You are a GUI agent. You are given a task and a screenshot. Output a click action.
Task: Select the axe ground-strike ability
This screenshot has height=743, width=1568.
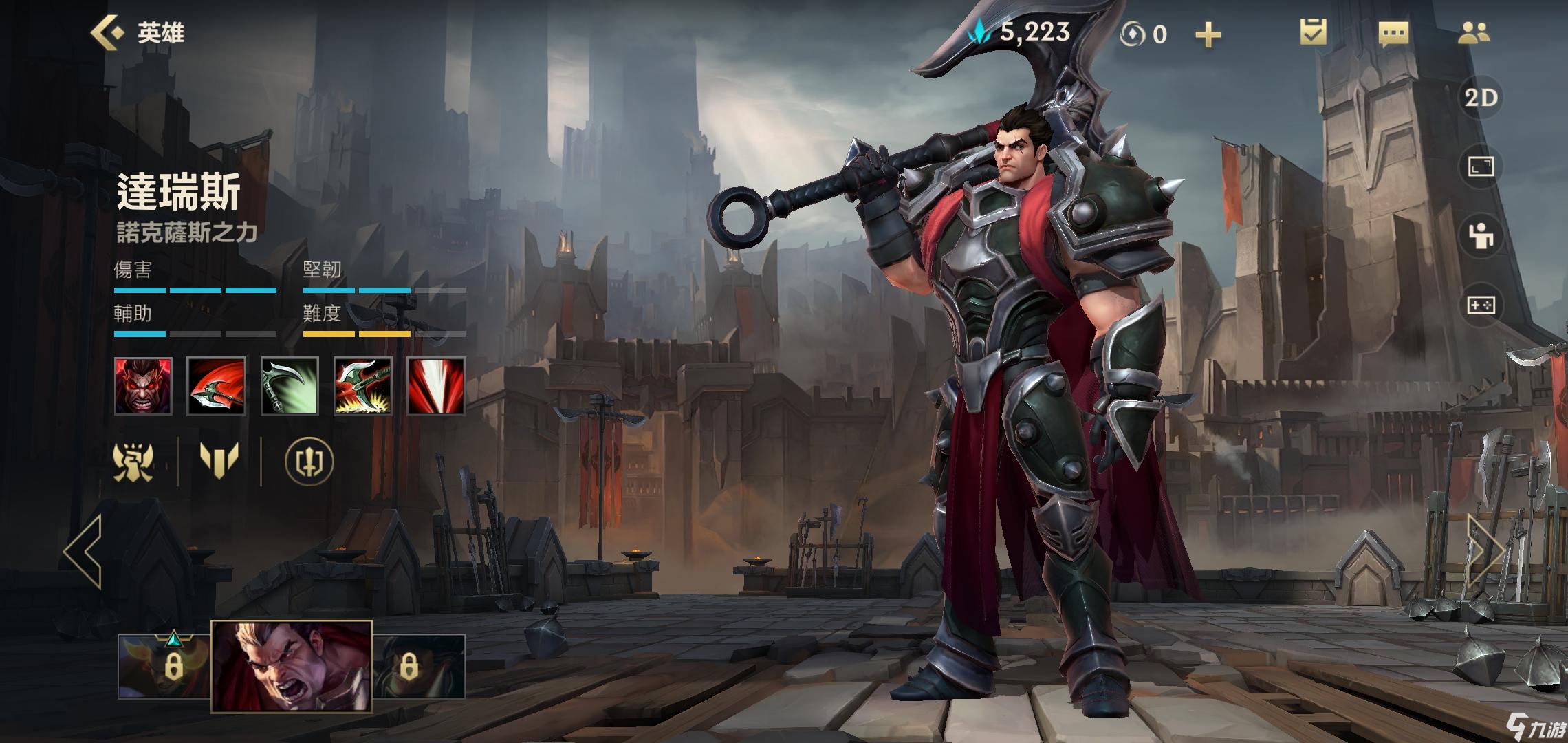click(x=362, y=386)
